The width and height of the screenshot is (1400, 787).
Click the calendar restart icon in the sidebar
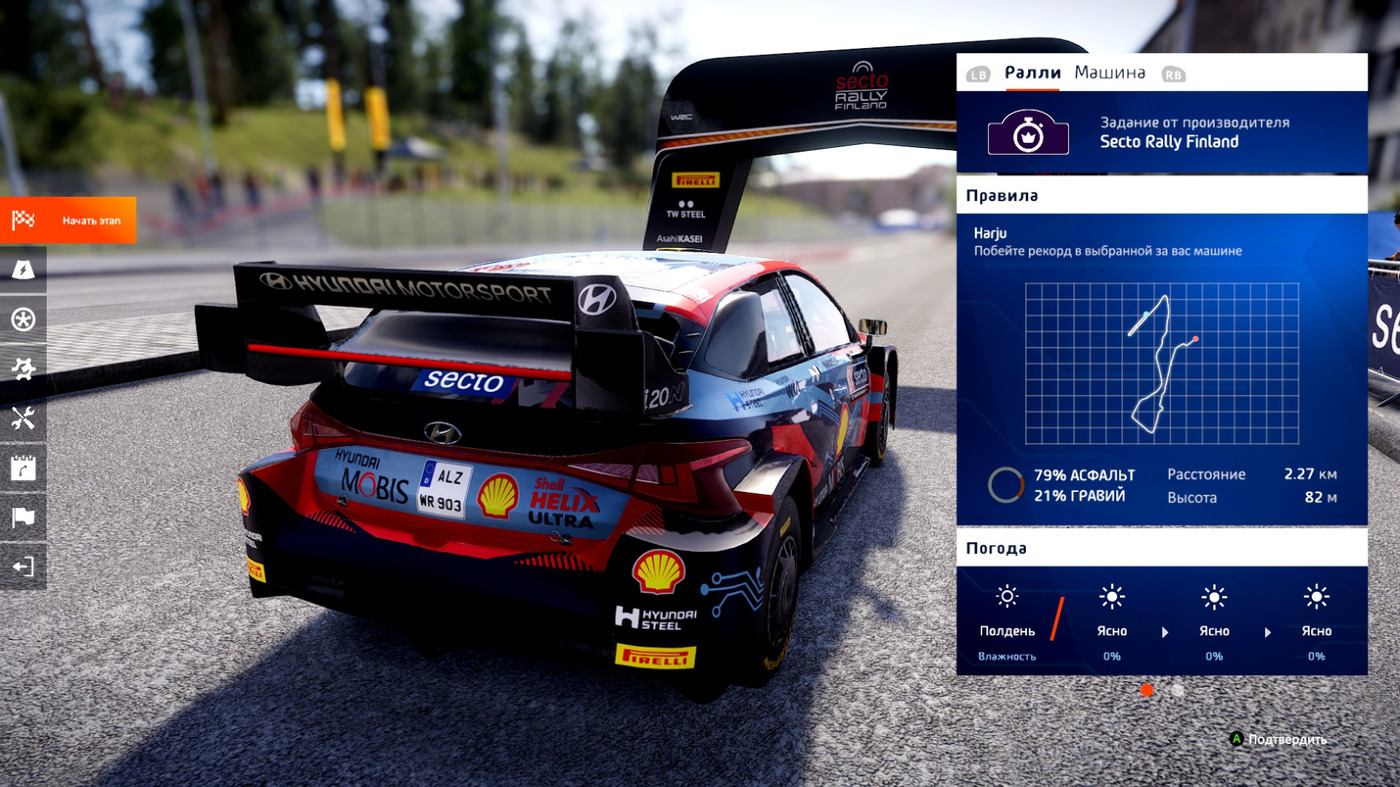pos(22,467)
